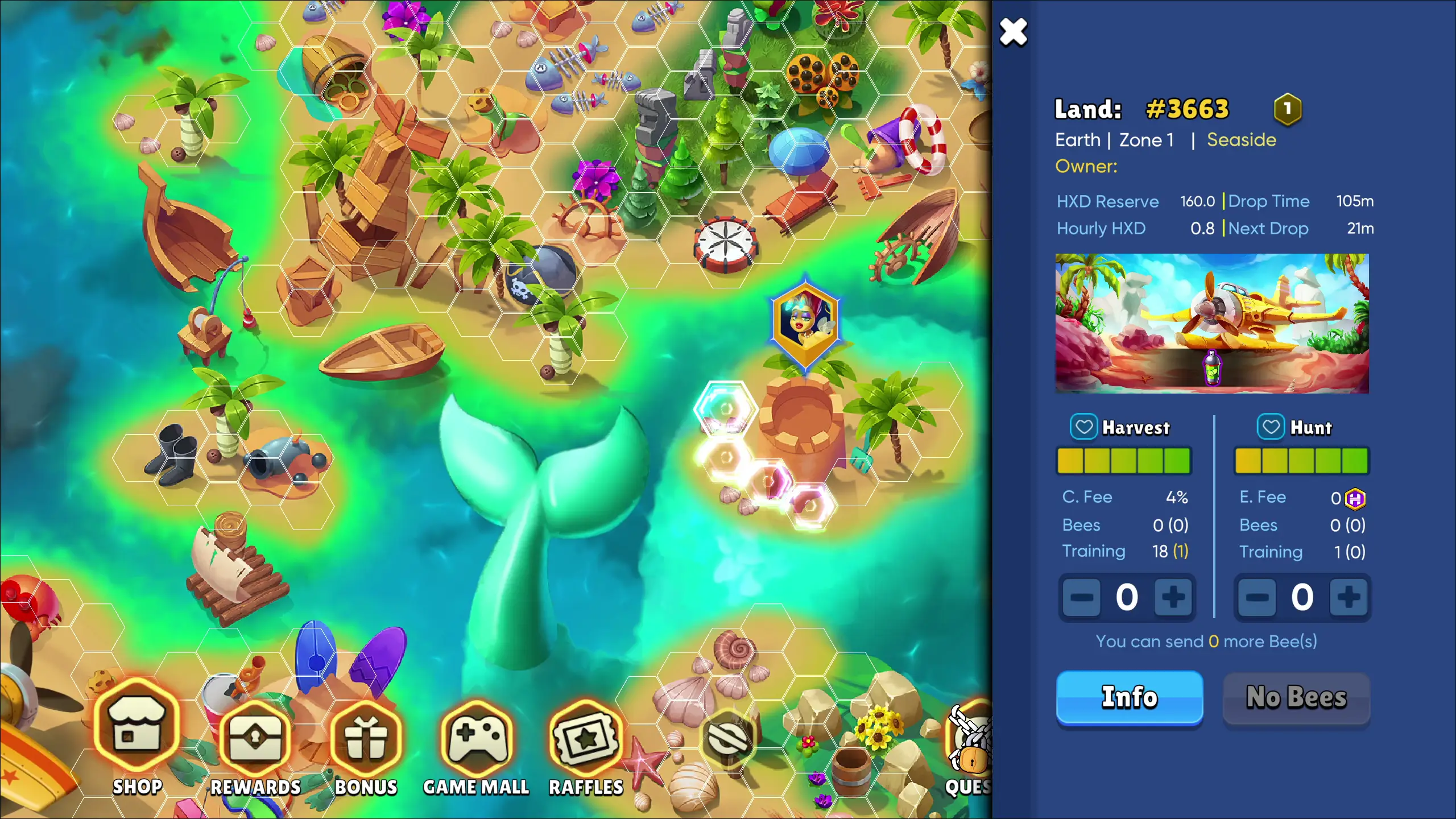Screen dimensions: 1456x819
Task: Close the Land #3663 panel
Action: pyautogui.click(x=1015, y=32)
